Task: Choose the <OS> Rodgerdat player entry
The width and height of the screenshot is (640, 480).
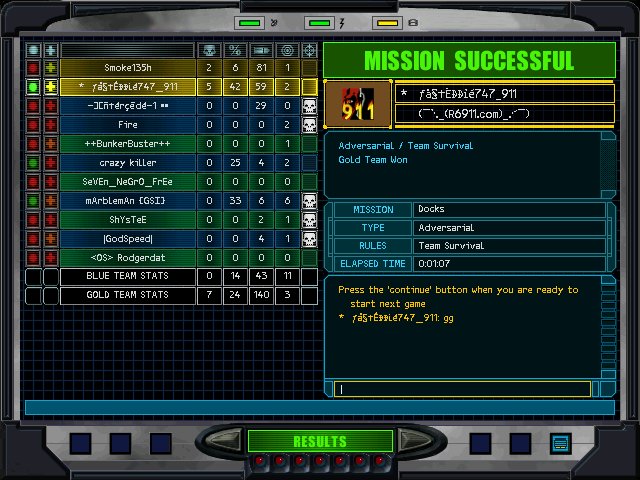Action: pos(128,257)
